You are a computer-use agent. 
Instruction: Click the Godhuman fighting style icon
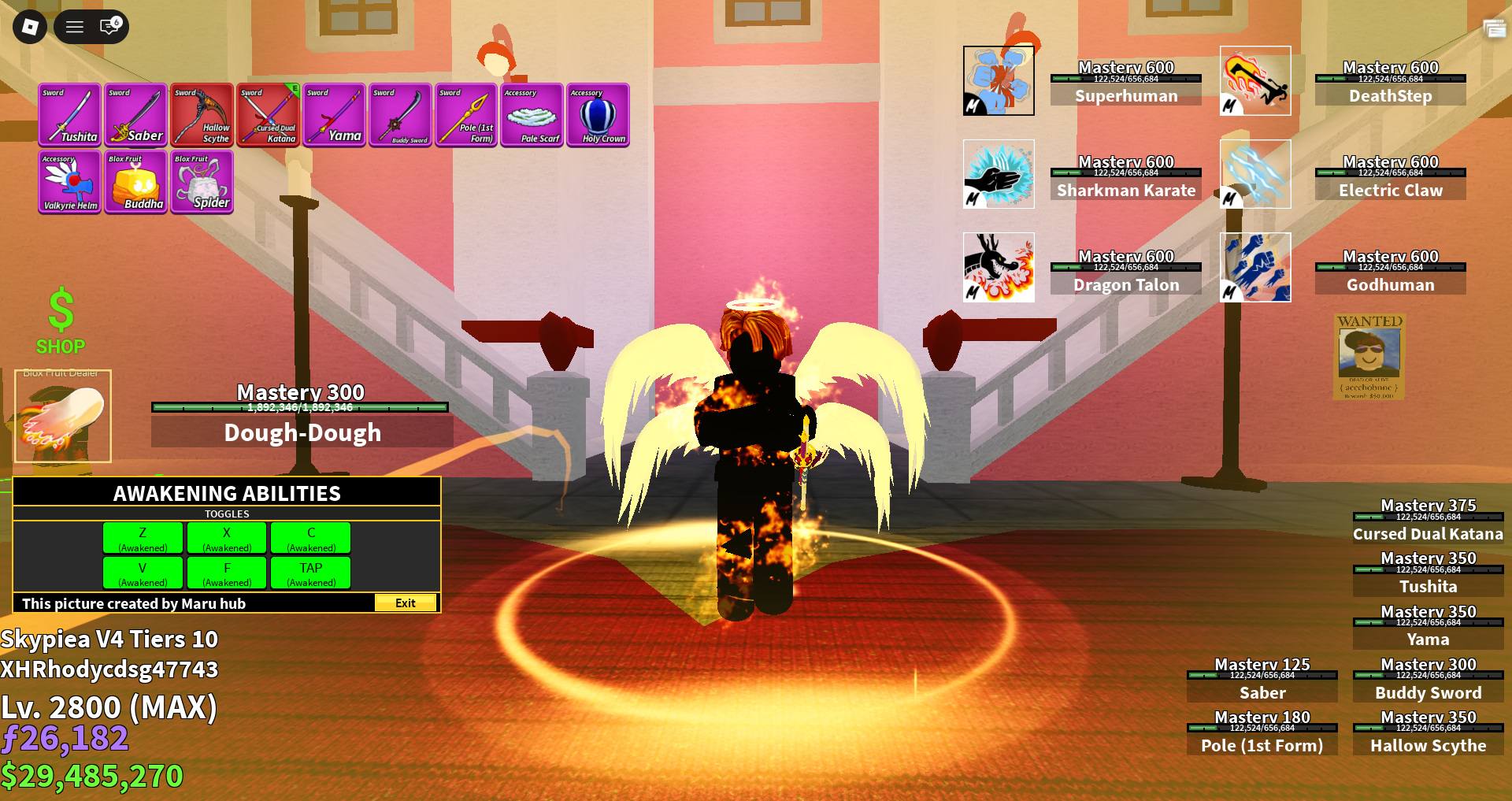coord(1254,267)
